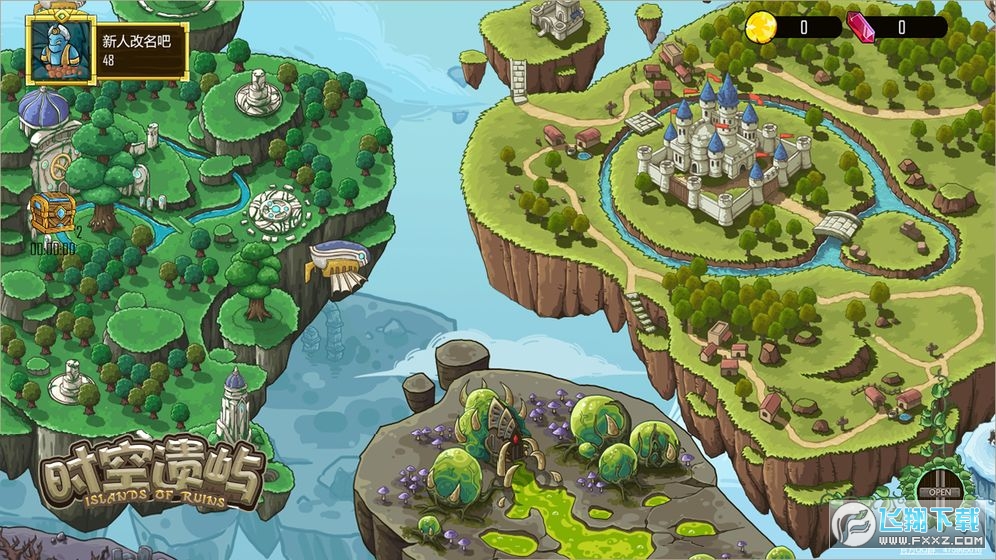Tap the gold coin currency icon
996x560 pixels.
pos(759,27)
